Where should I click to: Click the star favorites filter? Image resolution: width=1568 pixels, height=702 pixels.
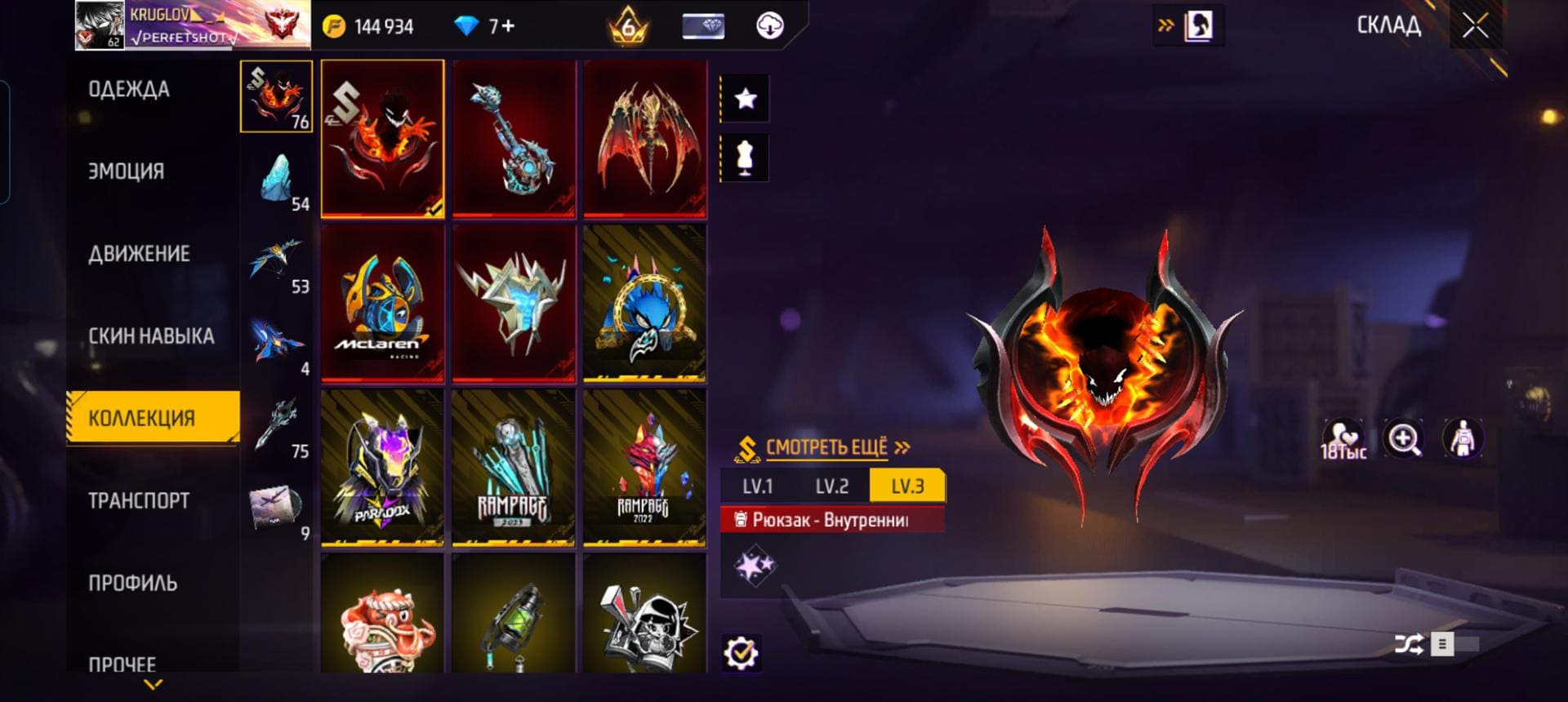pos(745,100)
